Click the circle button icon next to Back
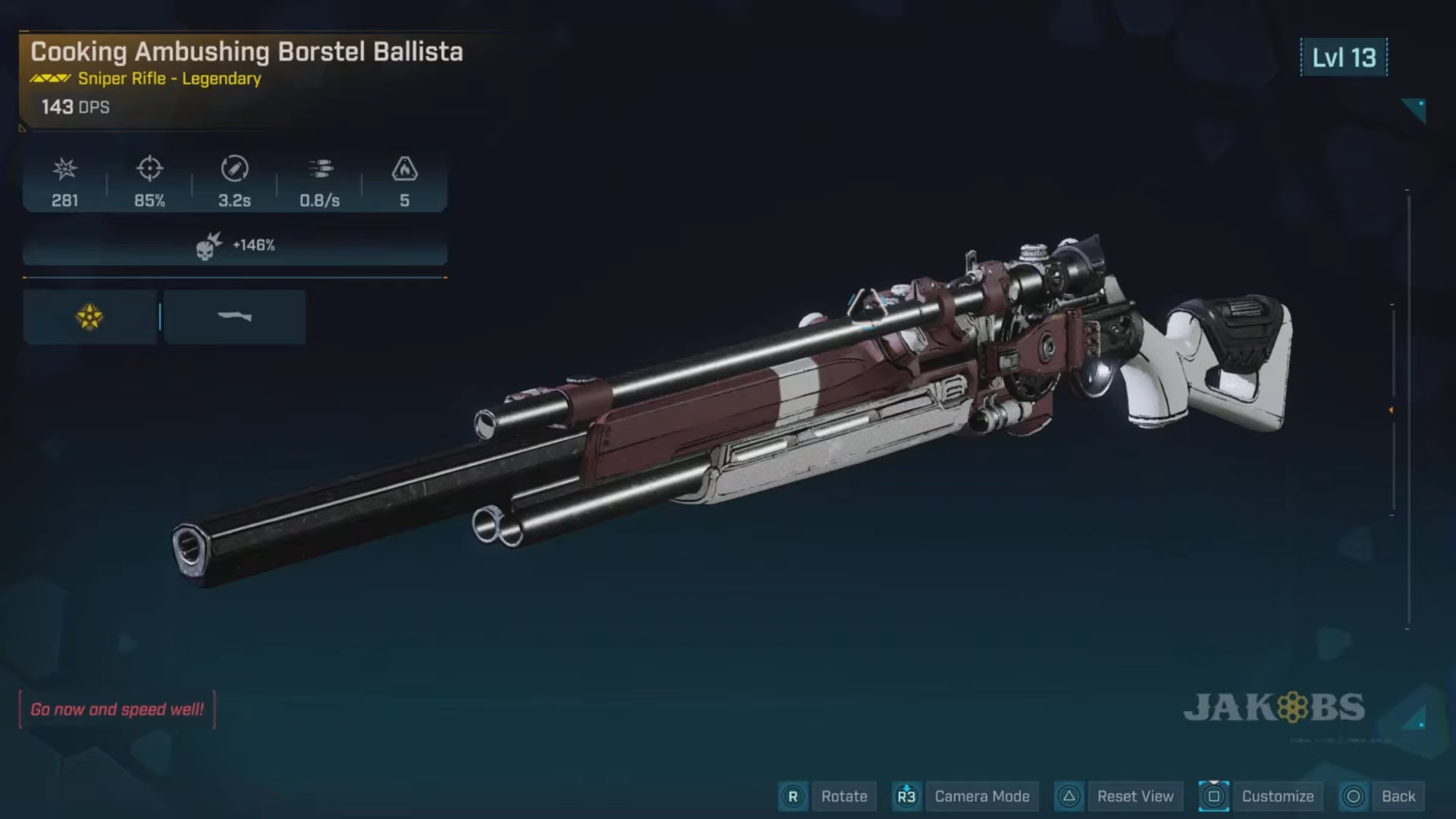Viewport: 1456px width, 819px height. [1353, 796]
